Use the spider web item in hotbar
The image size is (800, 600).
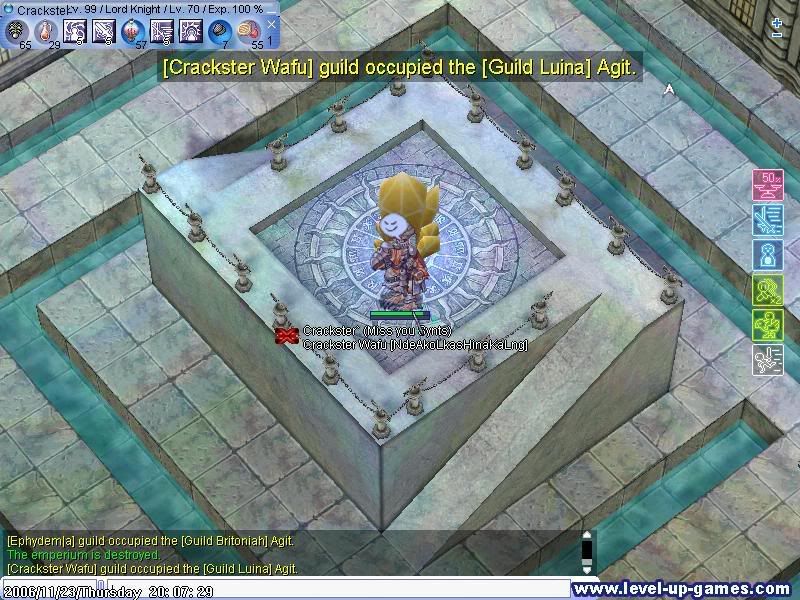click(17, 32)
